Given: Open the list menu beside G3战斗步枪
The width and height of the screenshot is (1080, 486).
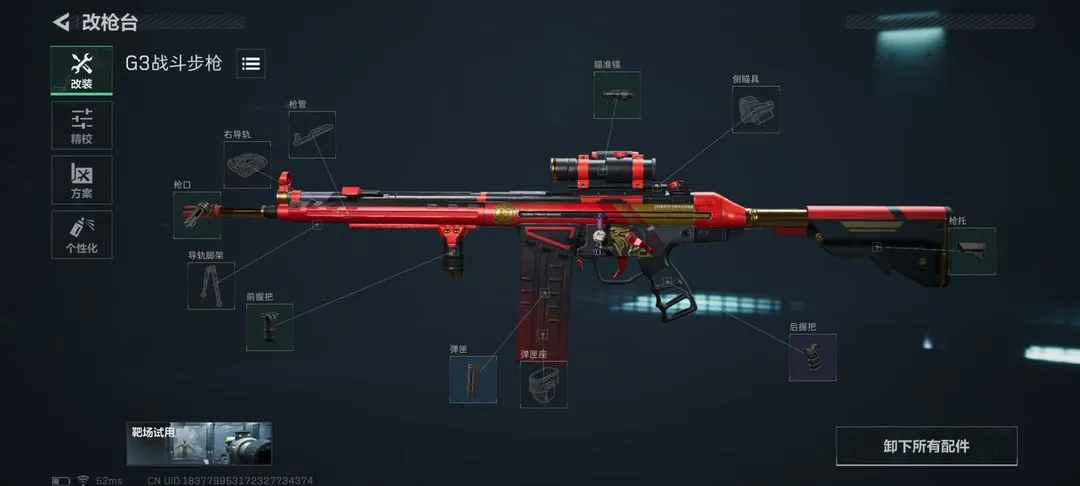Looking at the screenshot, I should pos(251,64).
